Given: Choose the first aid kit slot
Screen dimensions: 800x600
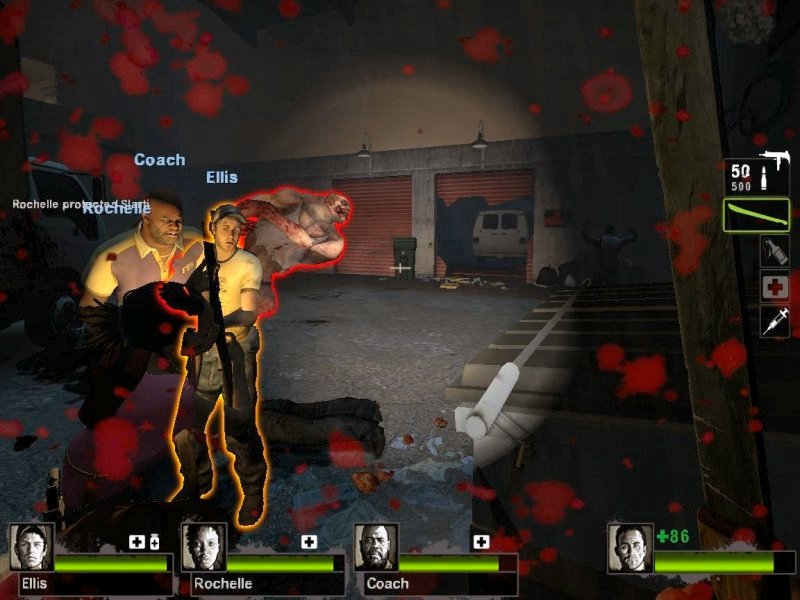Looking at the screenshot, I should pos(774,287).
